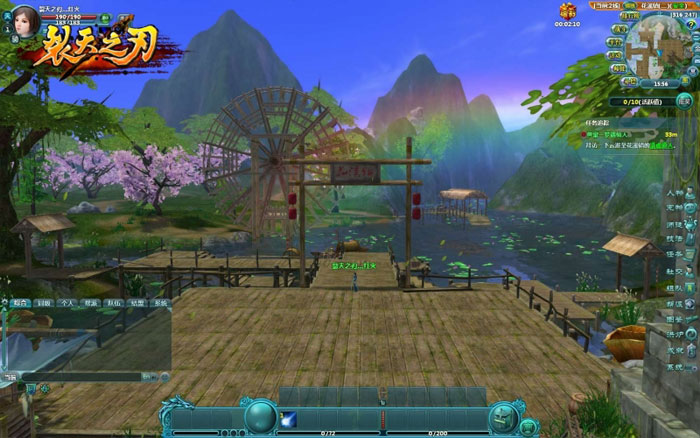The width and height of the screenshot is (700, 438).
Task: Open the 系统 system menu
Action: pos(678,367)
